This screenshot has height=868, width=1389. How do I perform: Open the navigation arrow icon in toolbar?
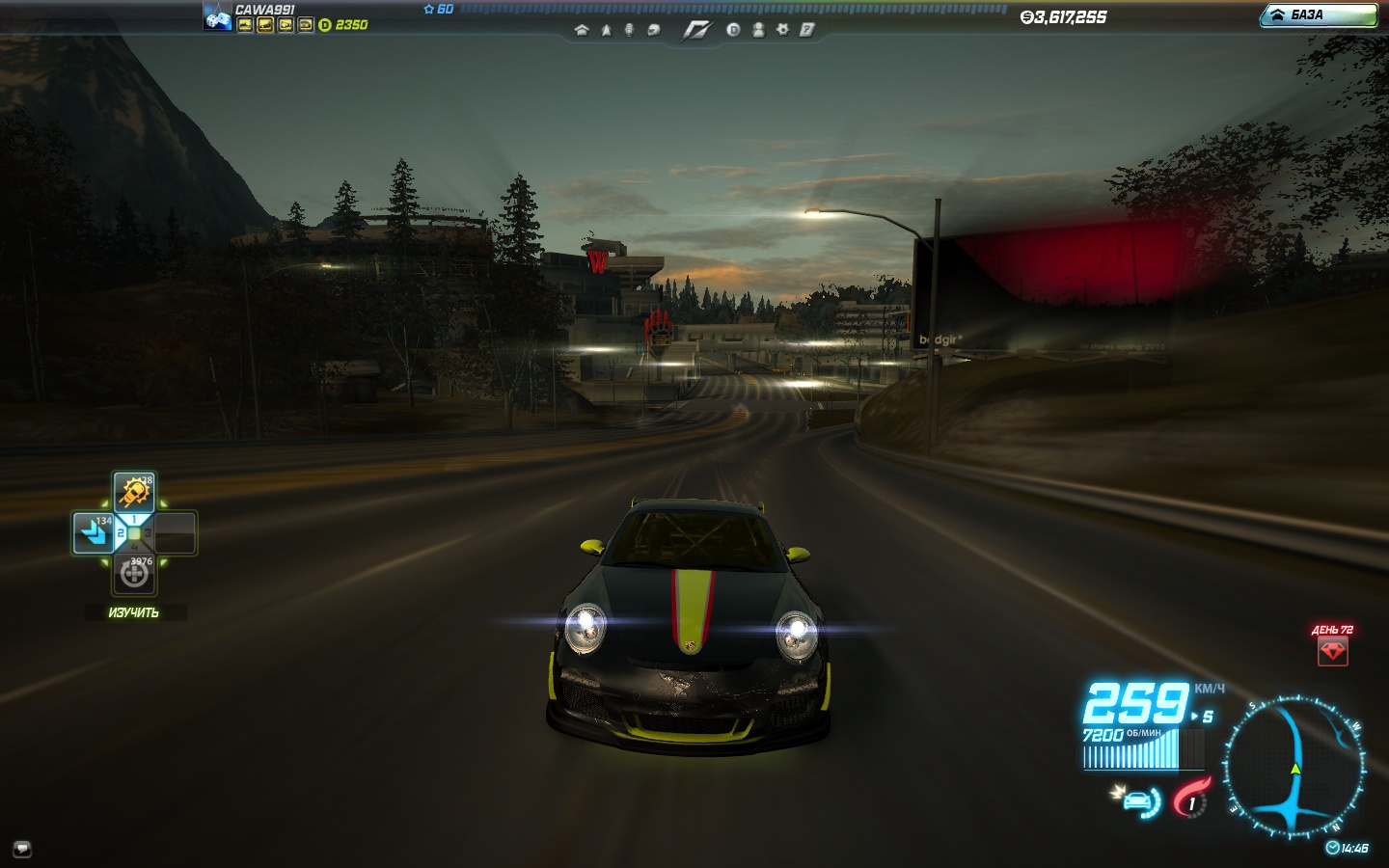coord(606,30)
